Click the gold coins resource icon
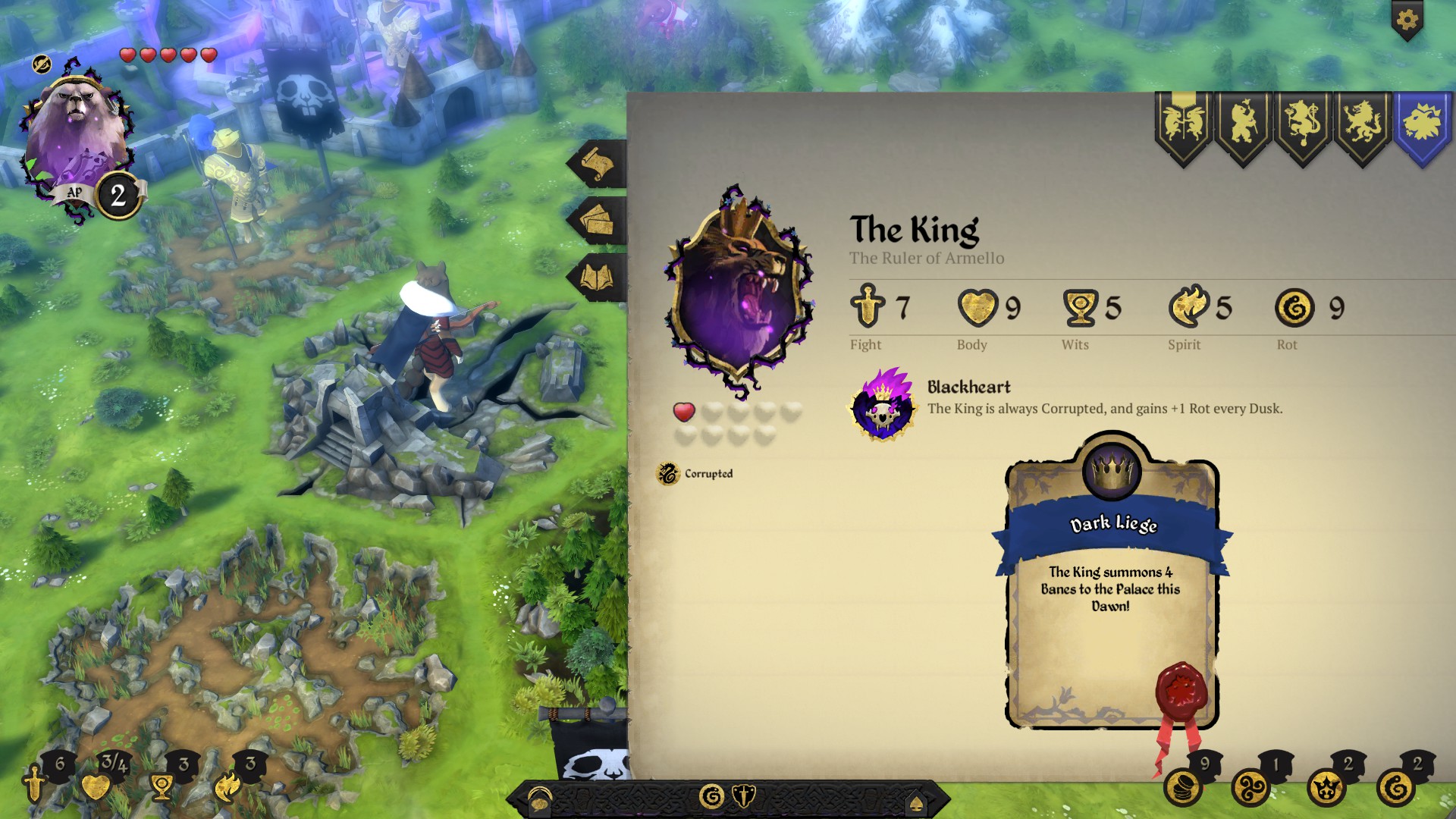 [1183, 787]
